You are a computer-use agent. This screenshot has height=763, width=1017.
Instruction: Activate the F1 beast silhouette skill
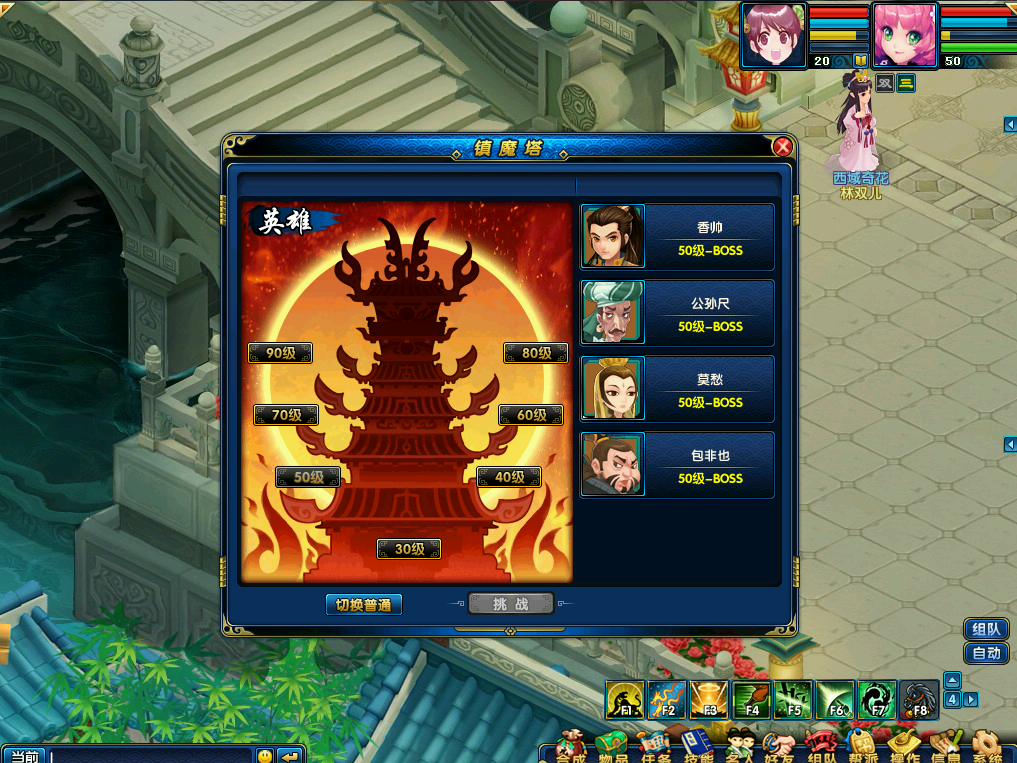625,699
